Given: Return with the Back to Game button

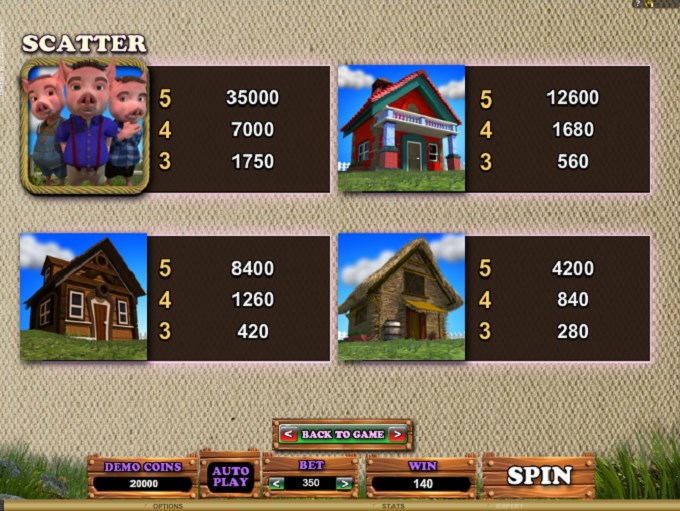Looking at the screenshot, I should [343, 434].
